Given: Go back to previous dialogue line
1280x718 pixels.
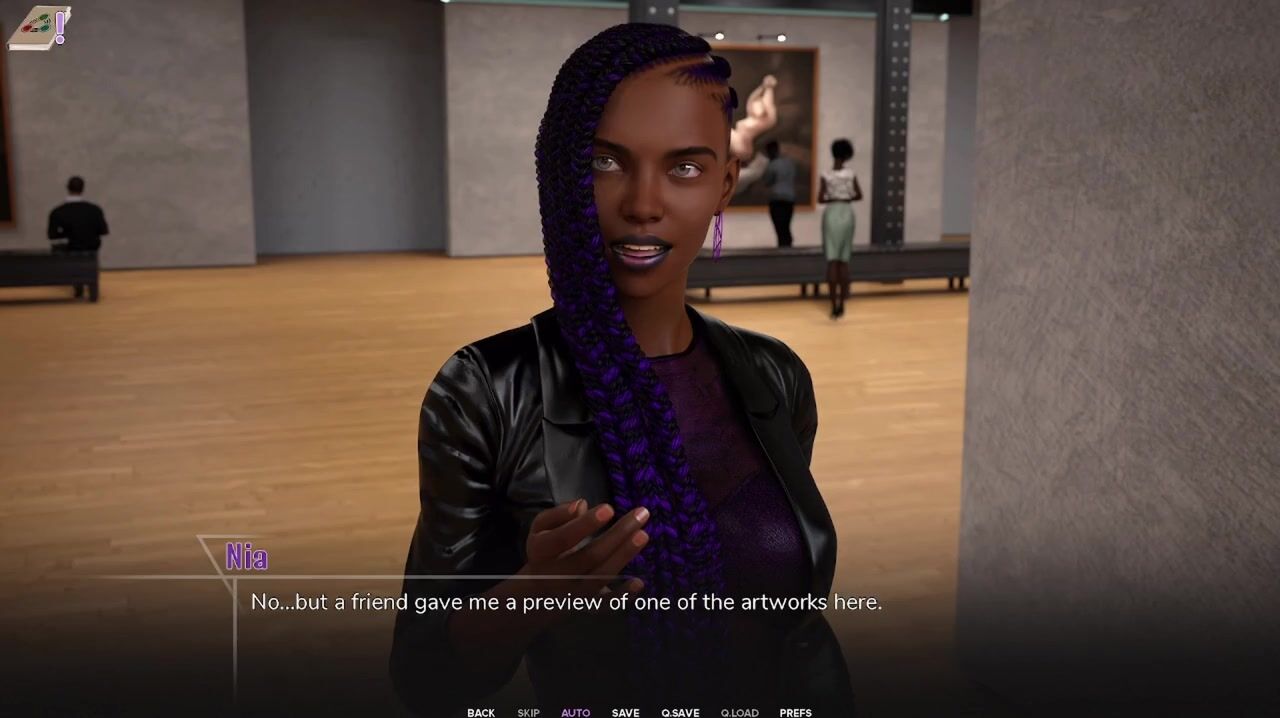Looking at the screenshot, I should [481, 712].
